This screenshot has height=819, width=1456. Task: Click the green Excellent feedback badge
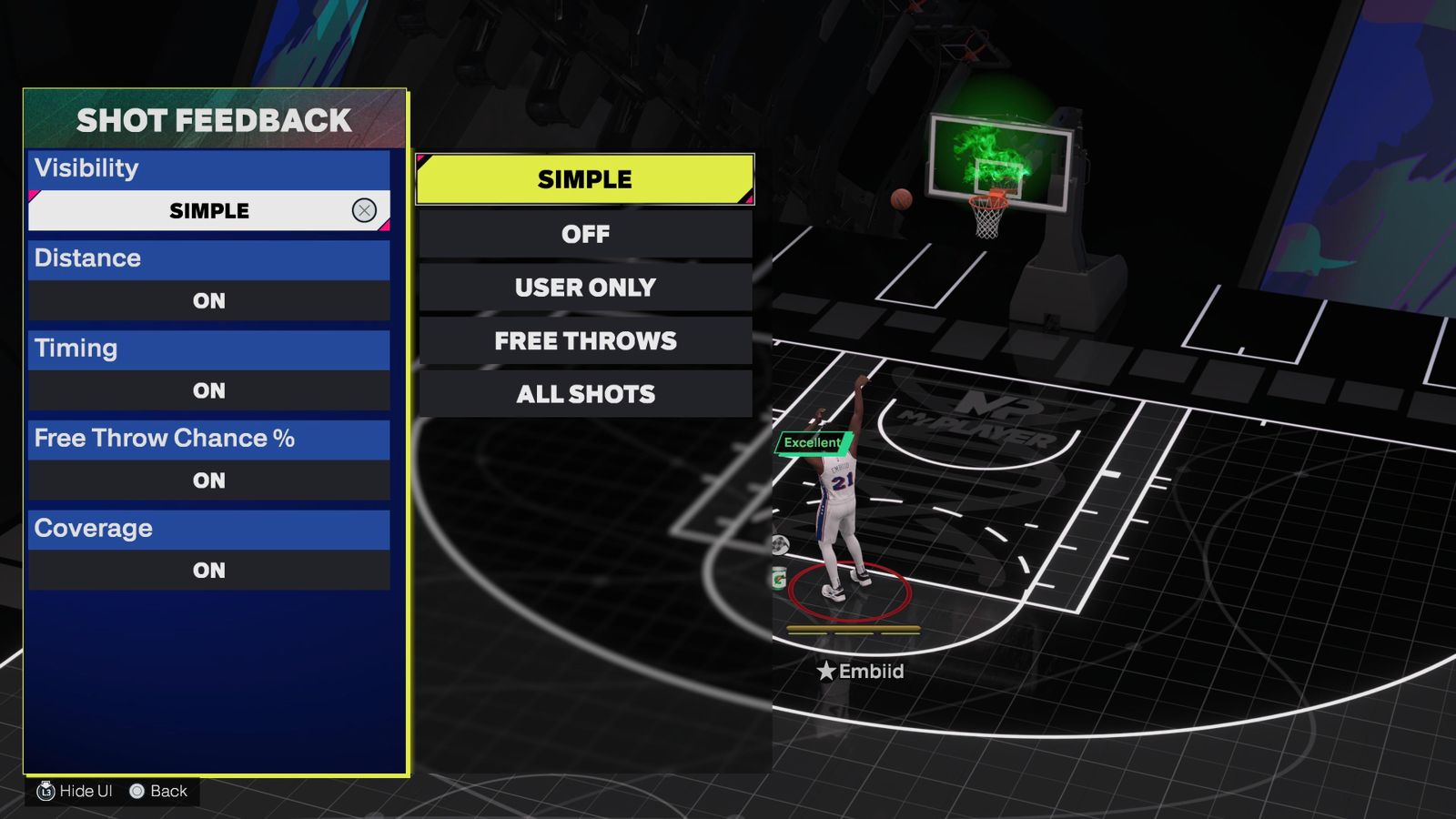click(x=814, y=441)
